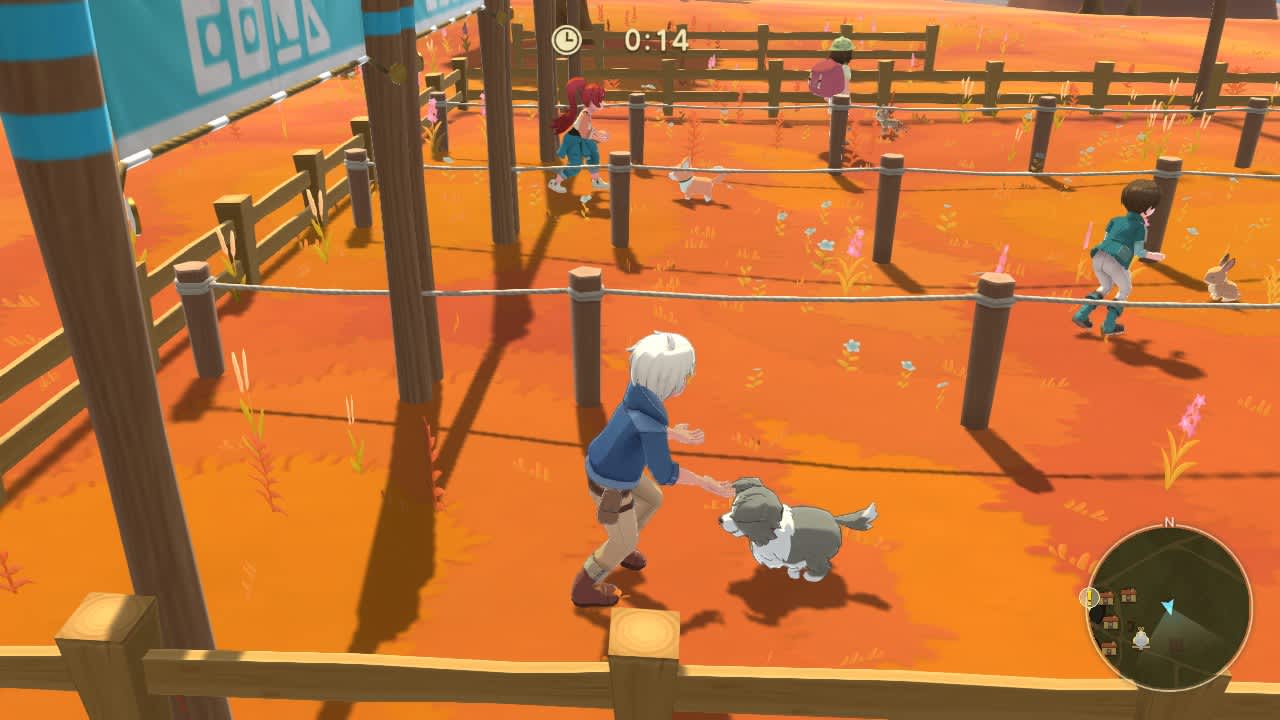
Task: Click the yellow exclamation quest marker
Action: 1090,597
